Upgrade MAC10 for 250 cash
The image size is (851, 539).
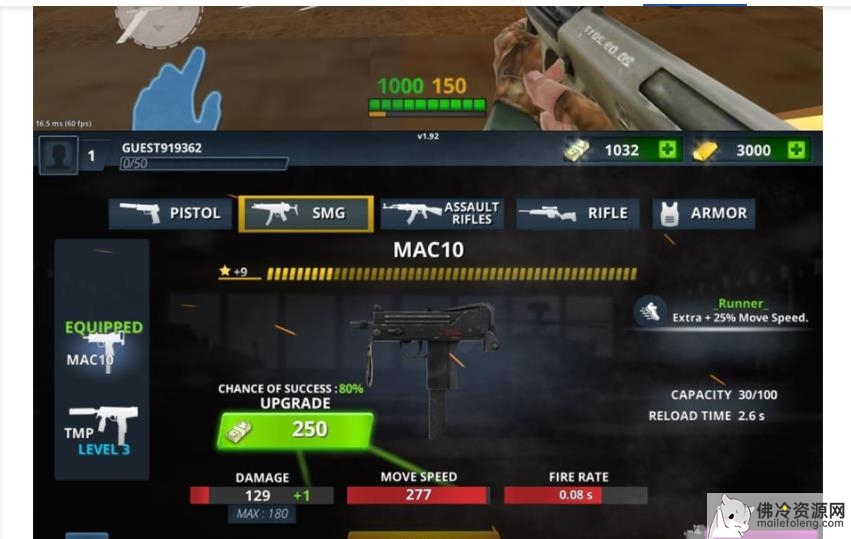[293, 430]
